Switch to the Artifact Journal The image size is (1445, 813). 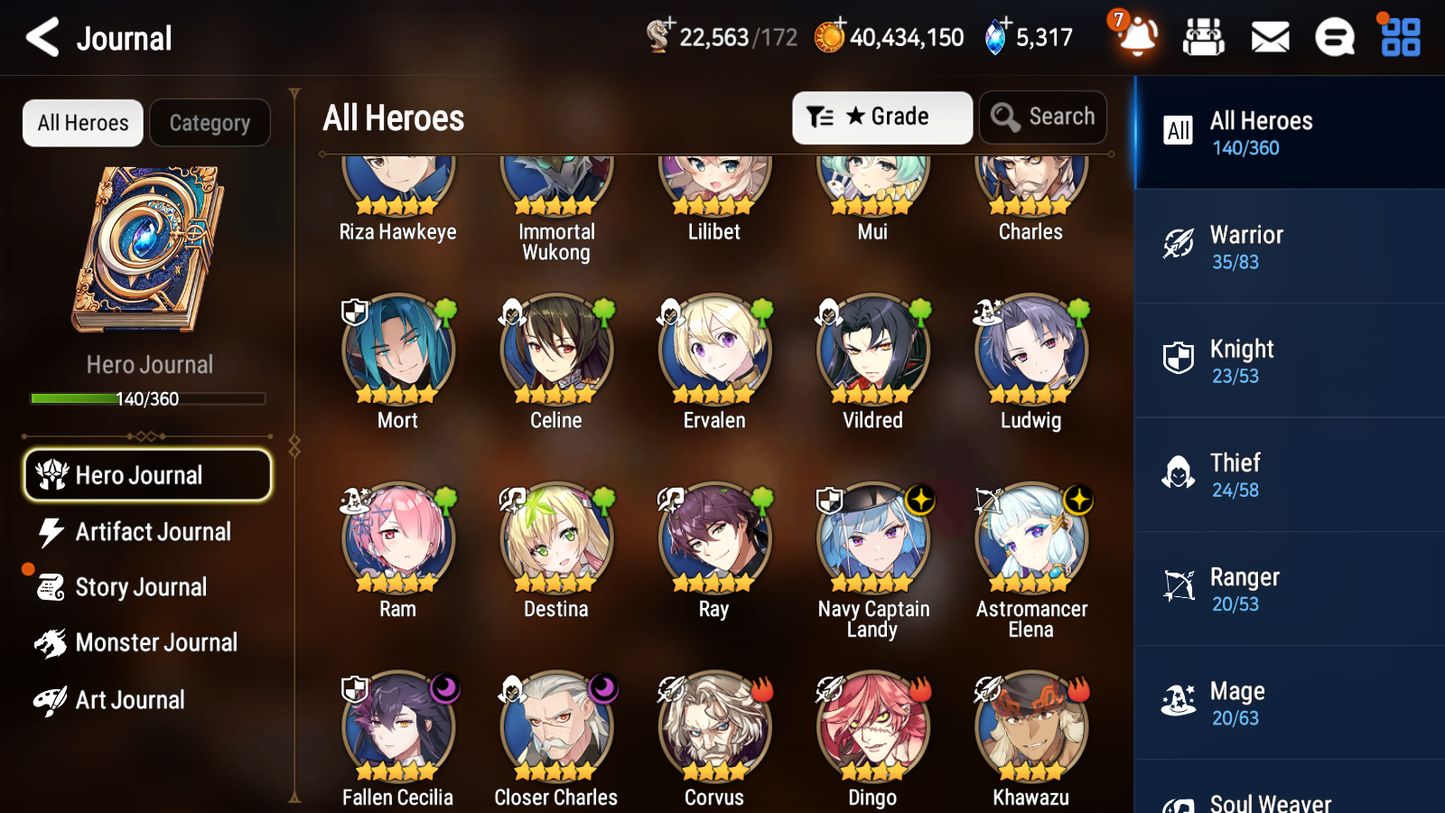151,532
